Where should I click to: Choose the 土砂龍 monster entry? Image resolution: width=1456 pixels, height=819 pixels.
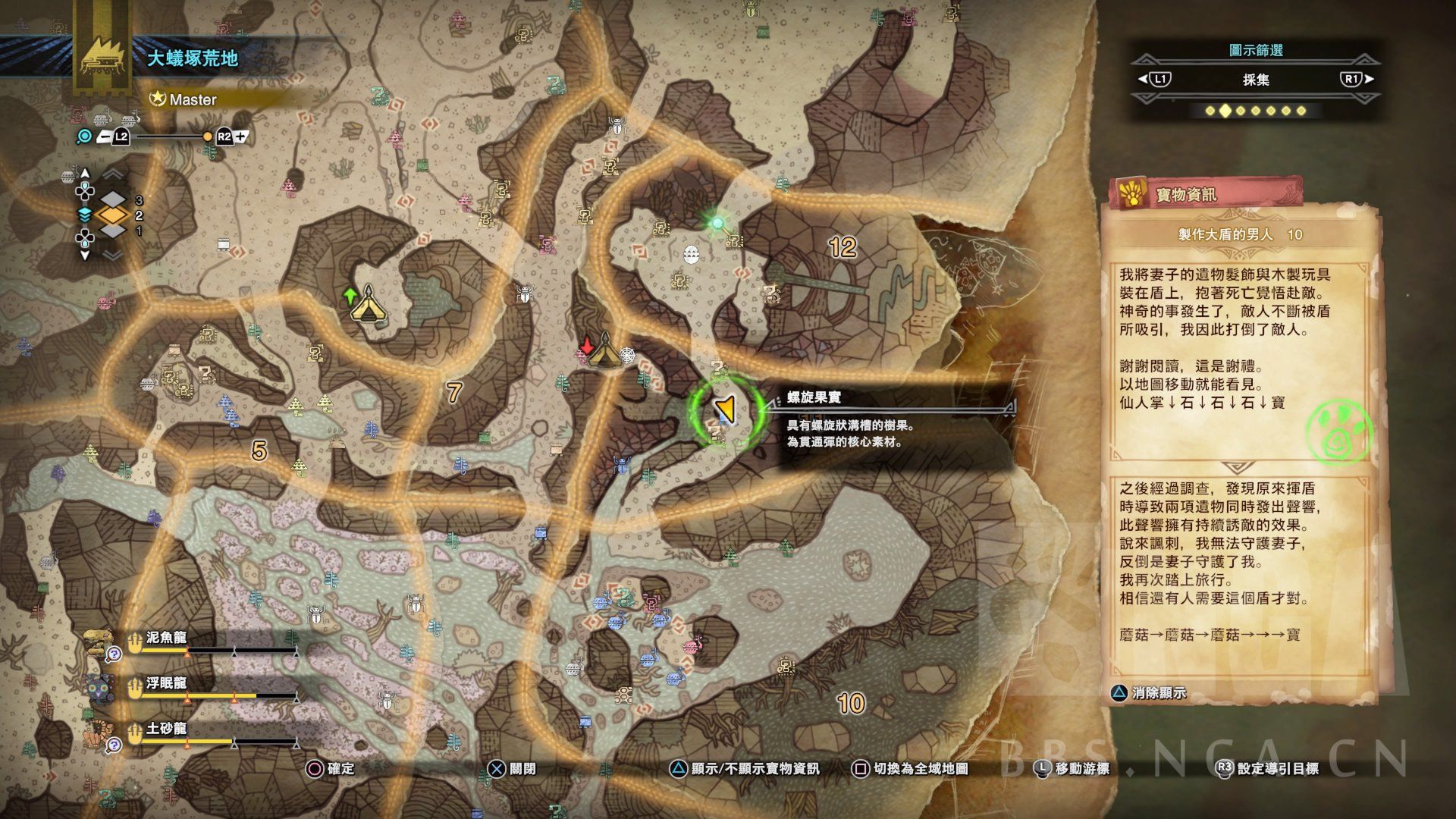coord(167,730)
